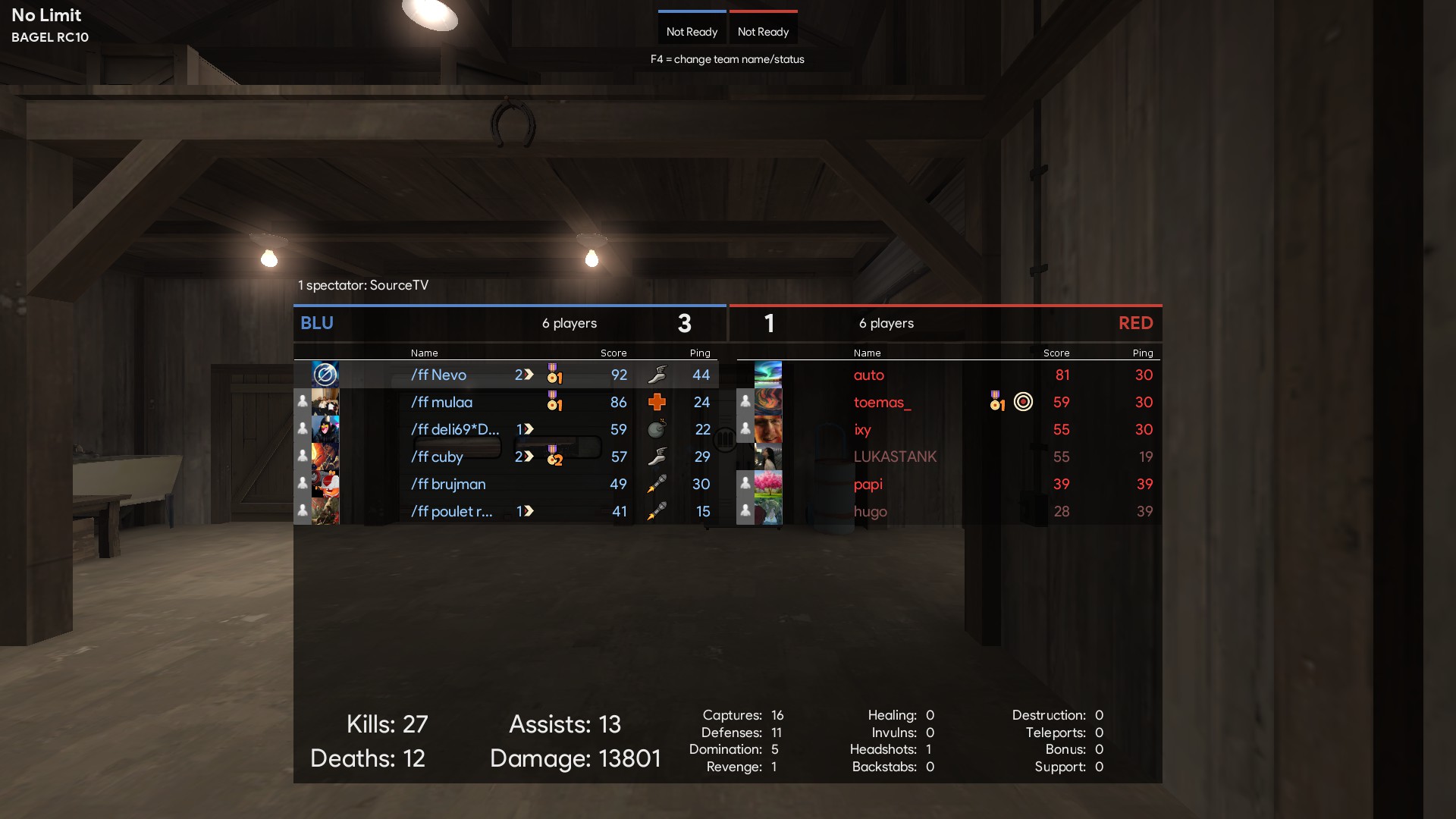
Task: Click auto's aurora avatar picture
Action: (768, 375)
